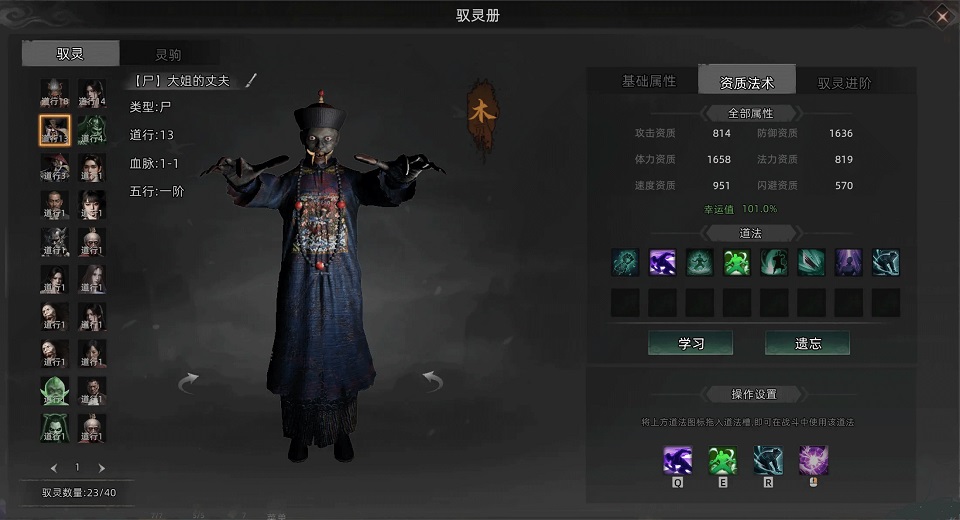960x520 pixels.
Task: Close the 驭灵册 window
Action: (941, 15)
